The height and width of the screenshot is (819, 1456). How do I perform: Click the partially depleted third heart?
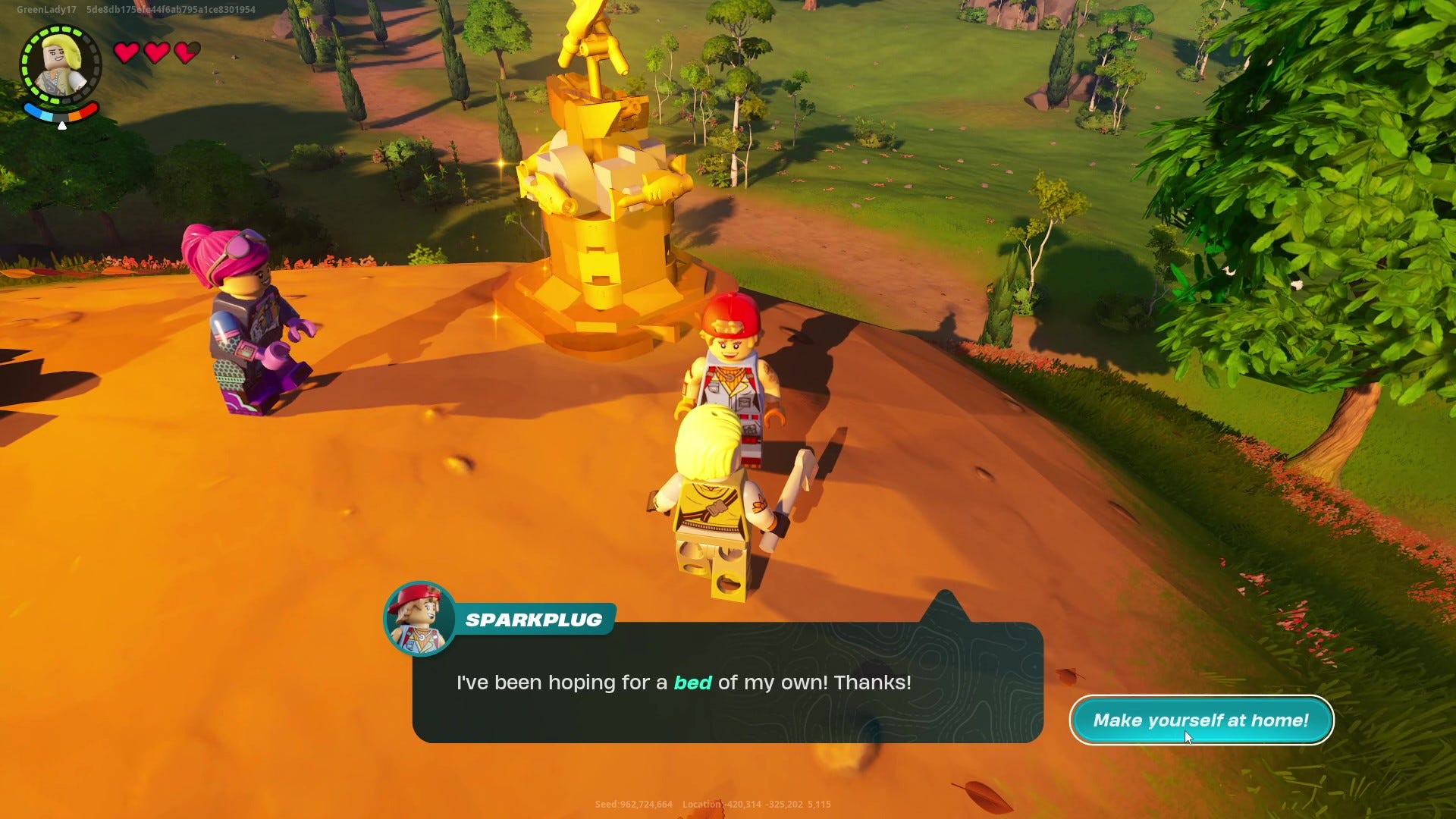[186, 53]
